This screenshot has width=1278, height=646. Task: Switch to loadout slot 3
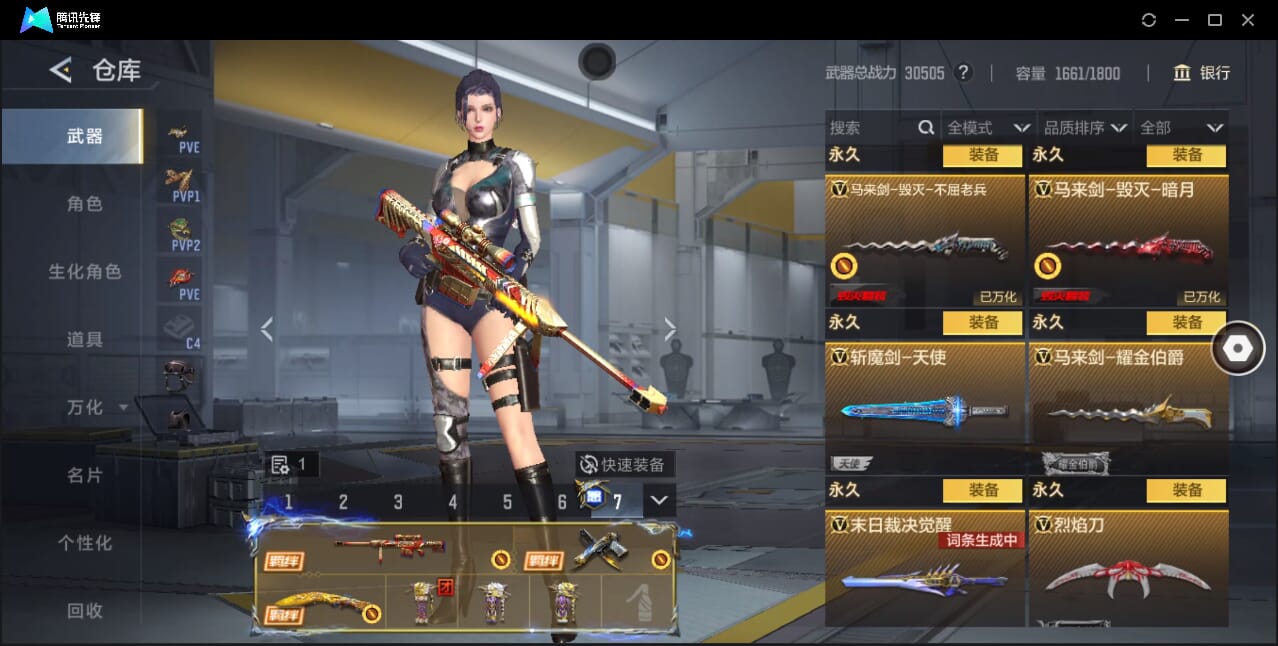click(398, 502)
